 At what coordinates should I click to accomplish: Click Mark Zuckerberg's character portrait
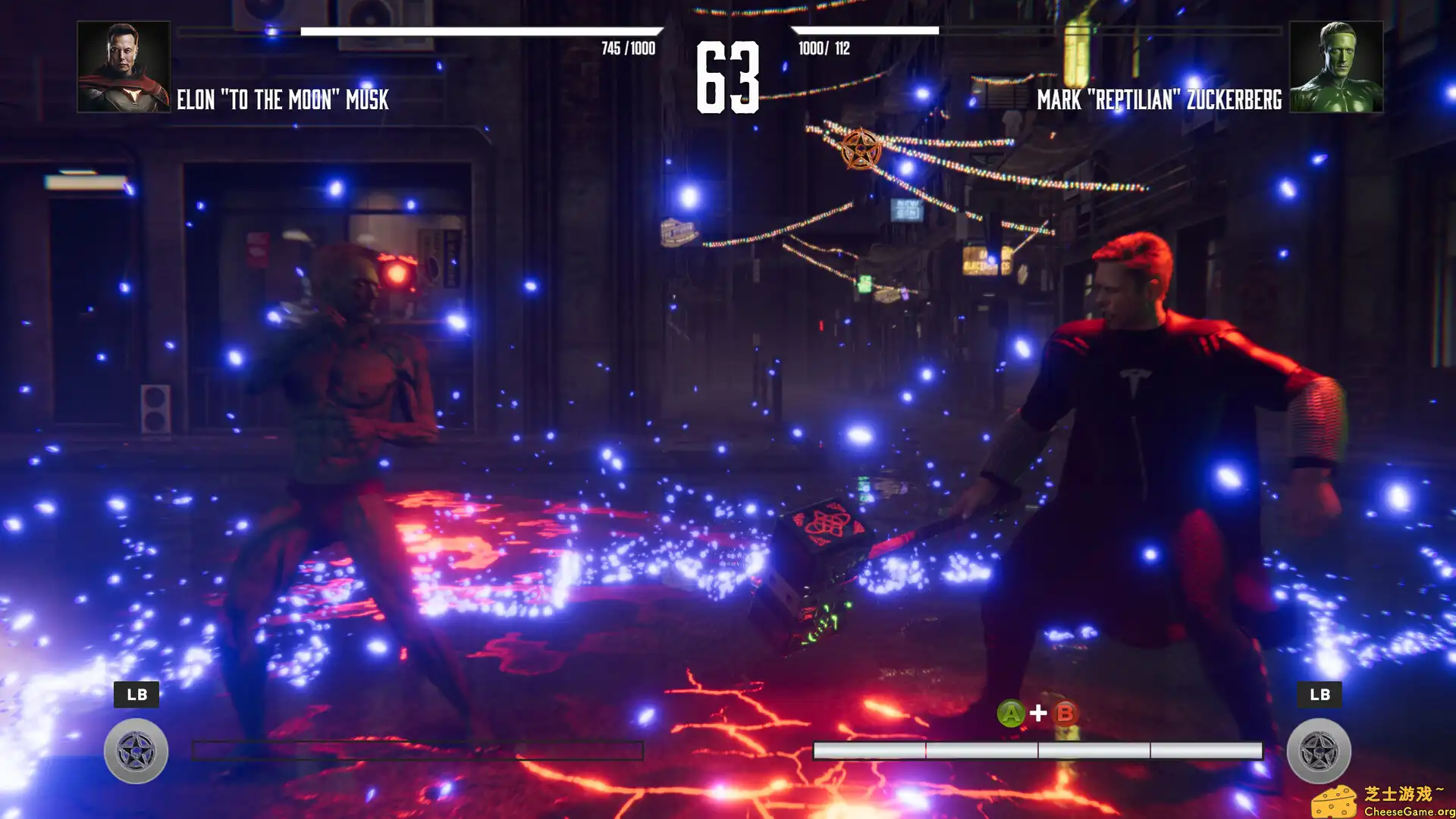(x=1337, y=67)
